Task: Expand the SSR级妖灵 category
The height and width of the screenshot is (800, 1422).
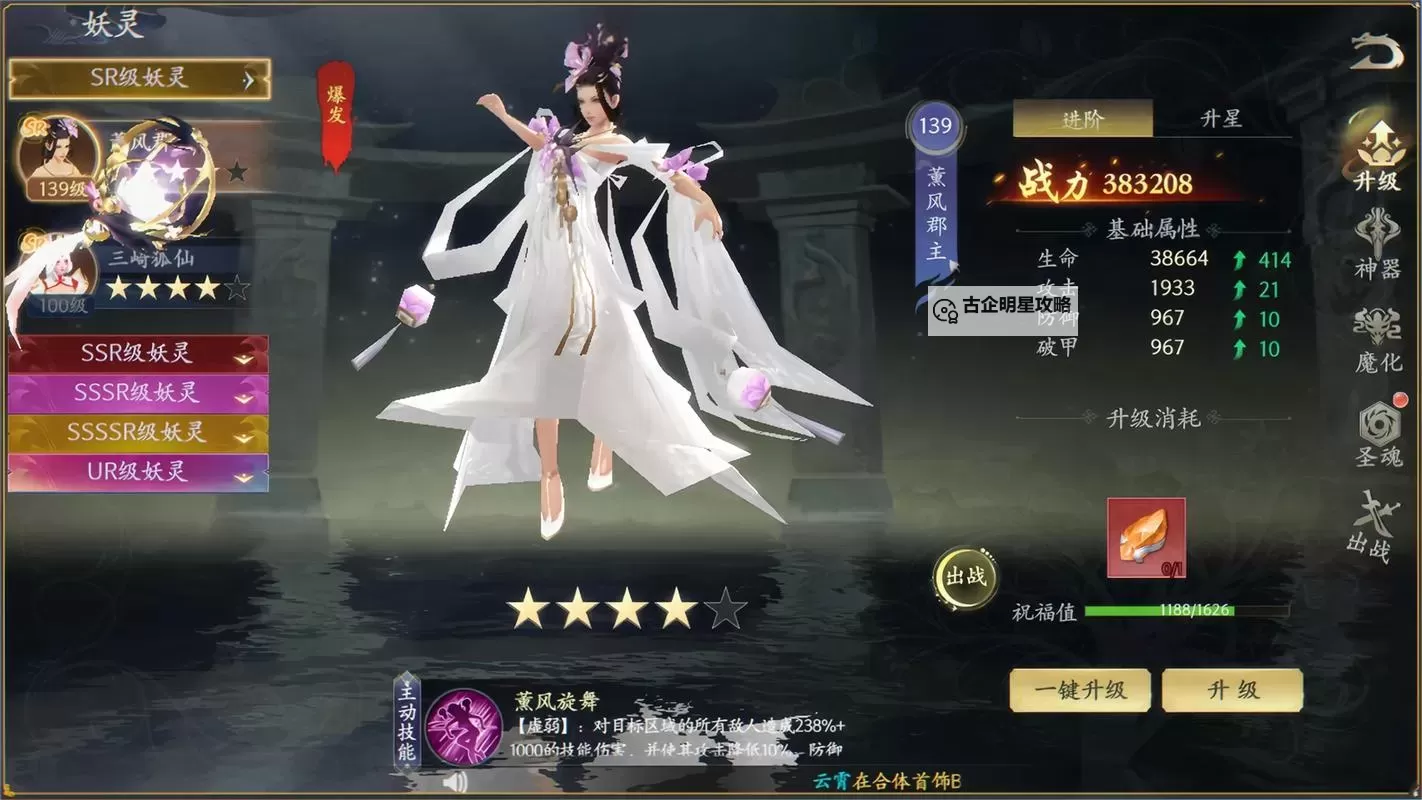Action: (x=138, y=354)
